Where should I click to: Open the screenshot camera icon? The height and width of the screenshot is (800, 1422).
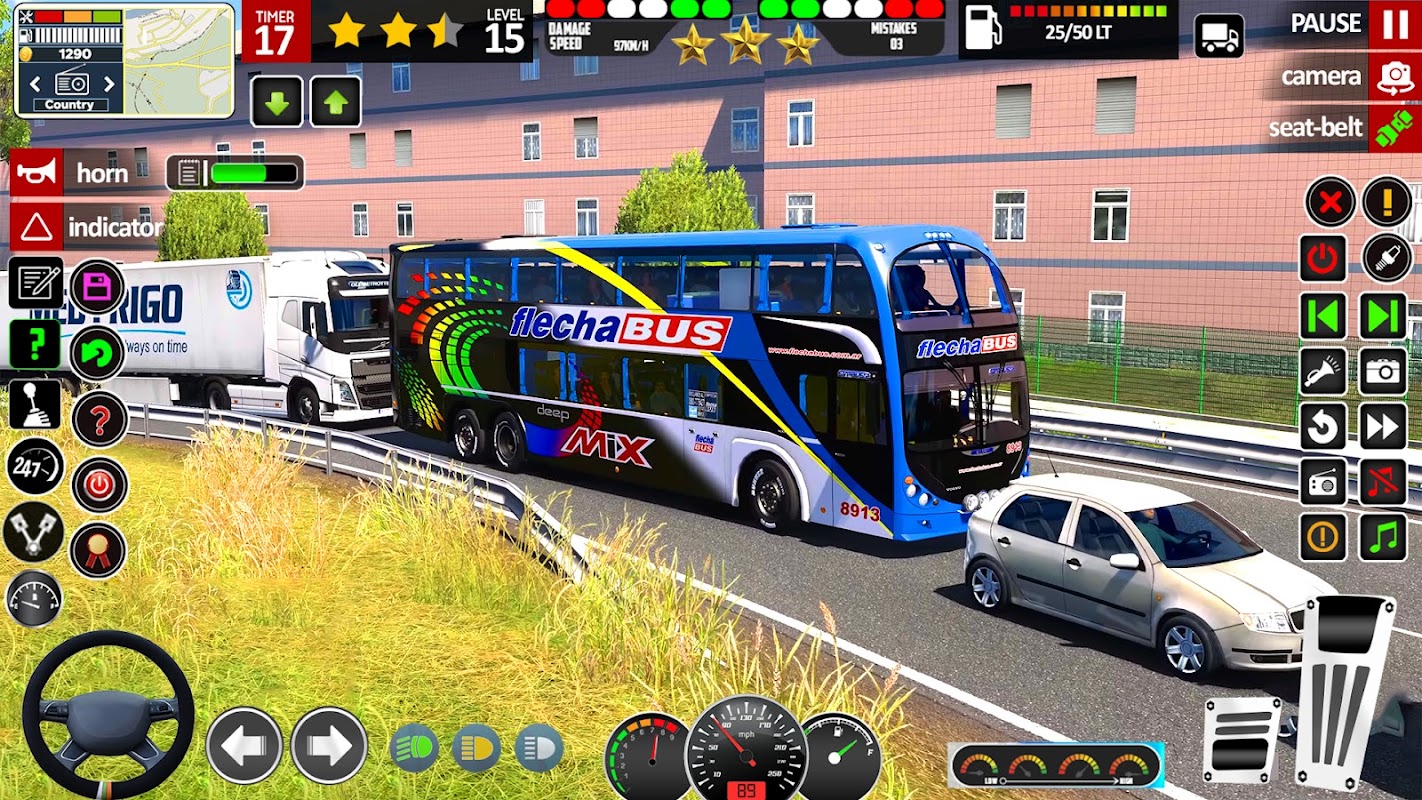coord(1383,372)
